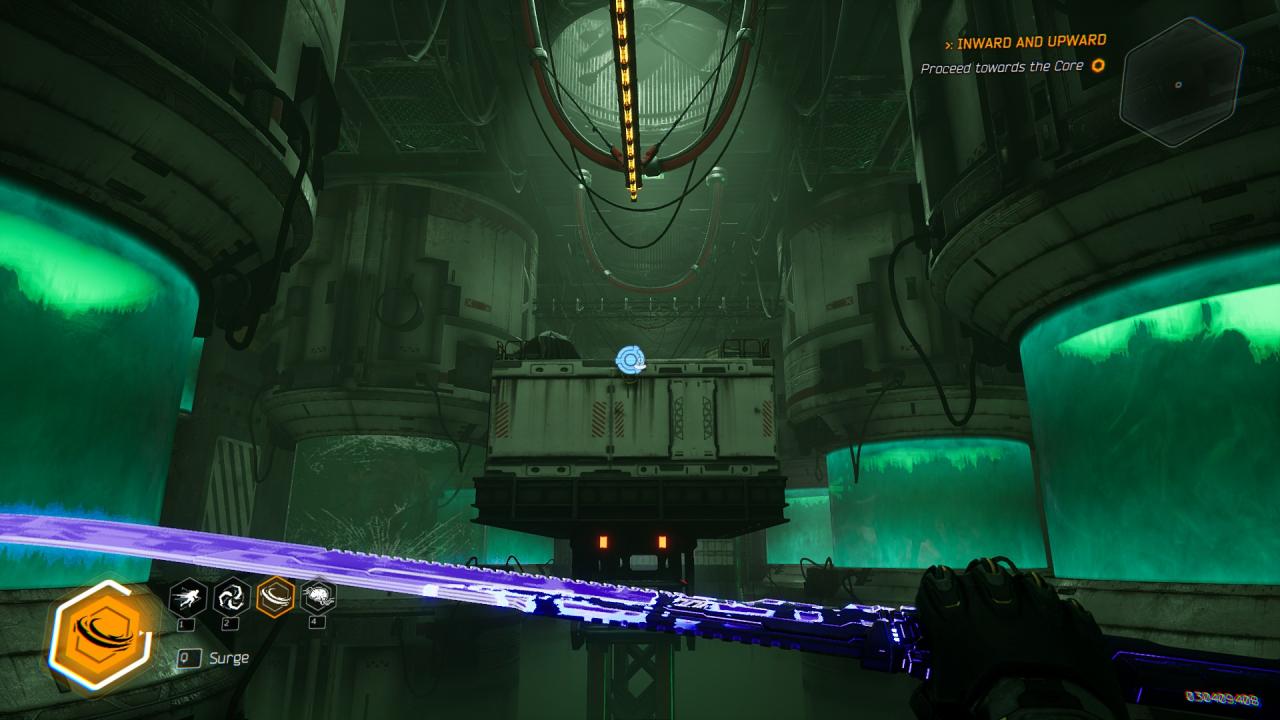The height and width of the screenshot is (720, 1280).
Task: Activate the large orange Surge ability hexagon
Action: (100, 637)
